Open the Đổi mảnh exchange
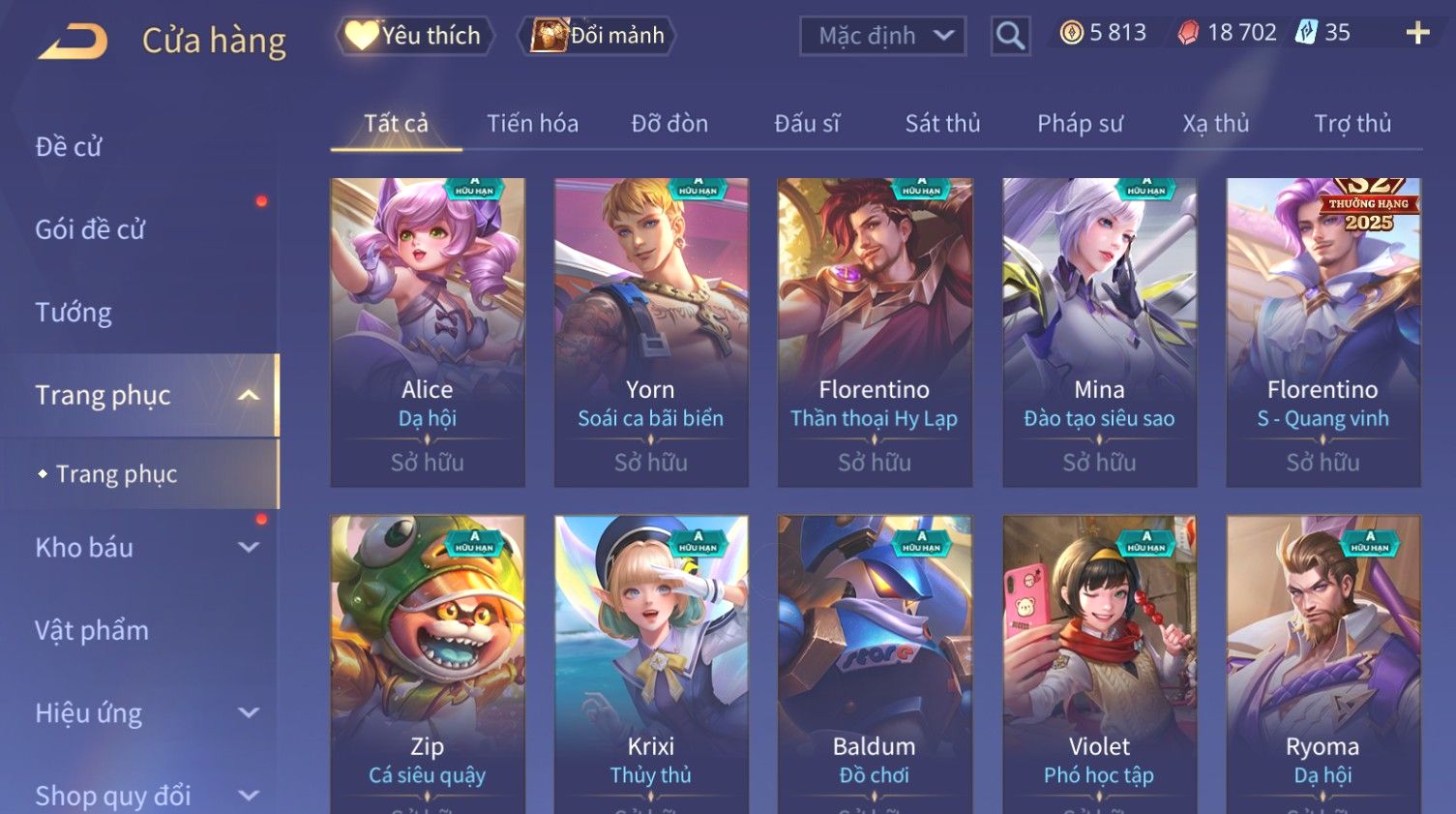The image size is (1456, 814). pyautogui.click(x=599, y=36)
